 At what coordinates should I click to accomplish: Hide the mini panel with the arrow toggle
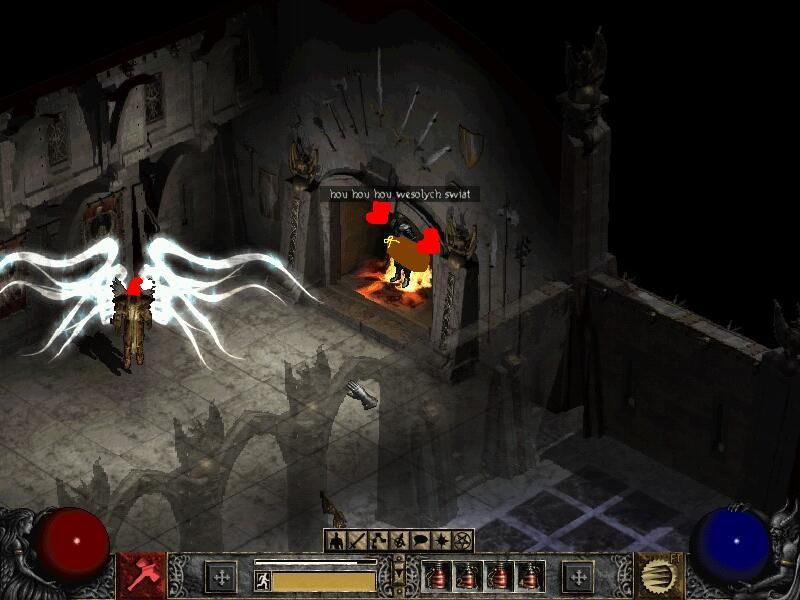[x=400, y=575]
